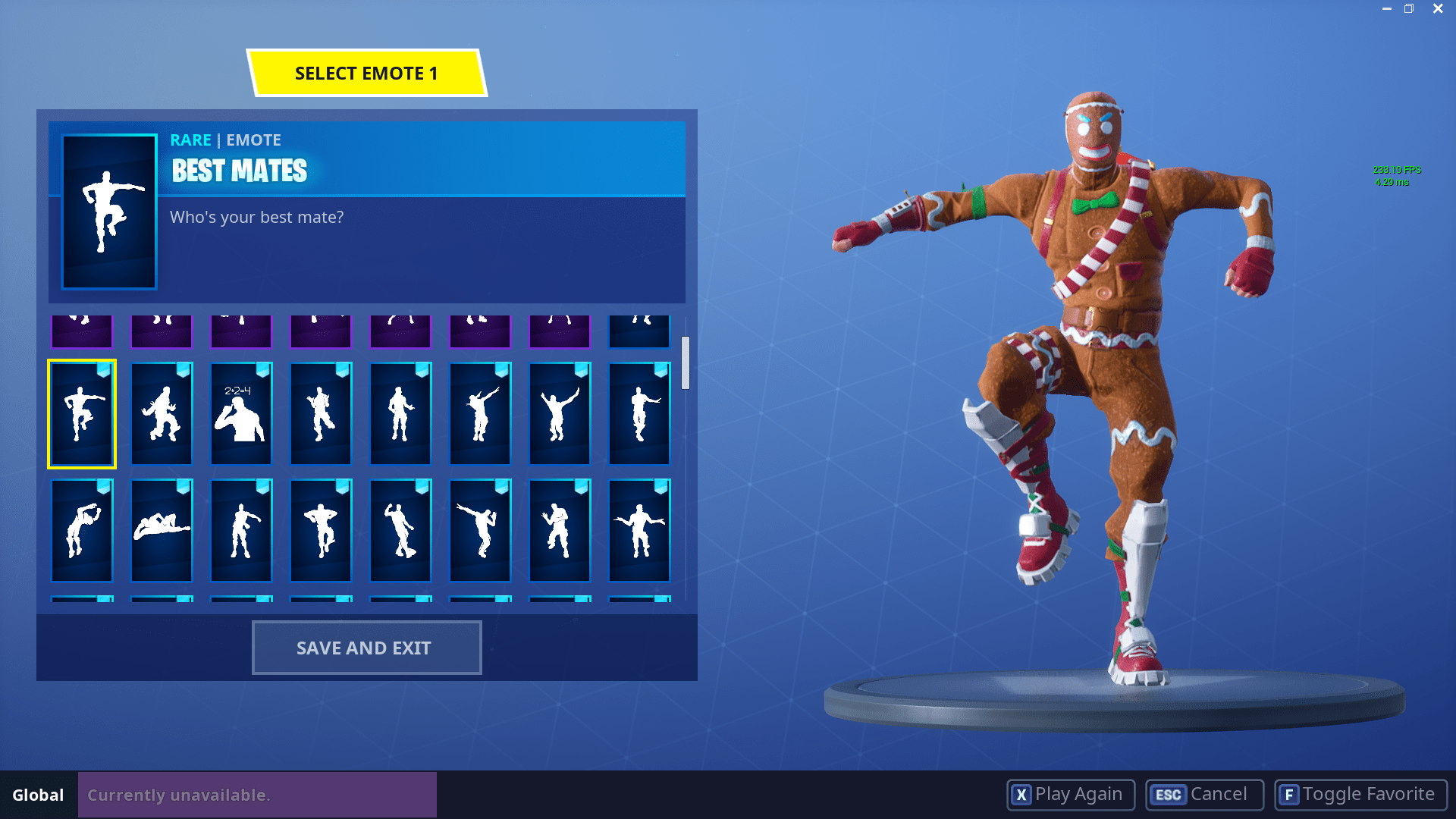Click the Currently unavailable chat input field
The image size is (1456, 819).
pyautogui.click(x=256, y=795)
